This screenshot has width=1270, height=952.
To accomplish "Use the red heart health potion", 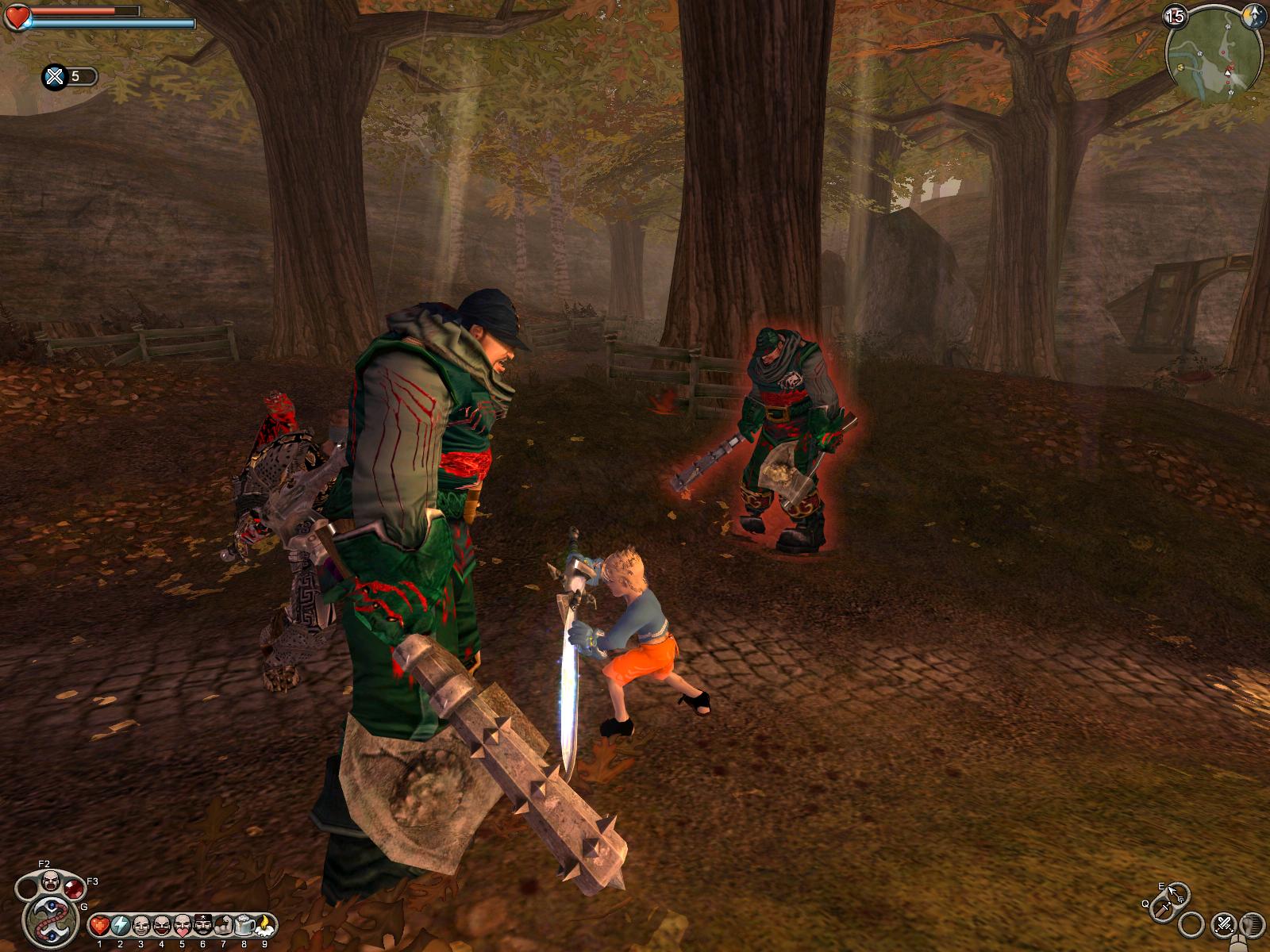I will pyautogui.click(x=99, y=925).
